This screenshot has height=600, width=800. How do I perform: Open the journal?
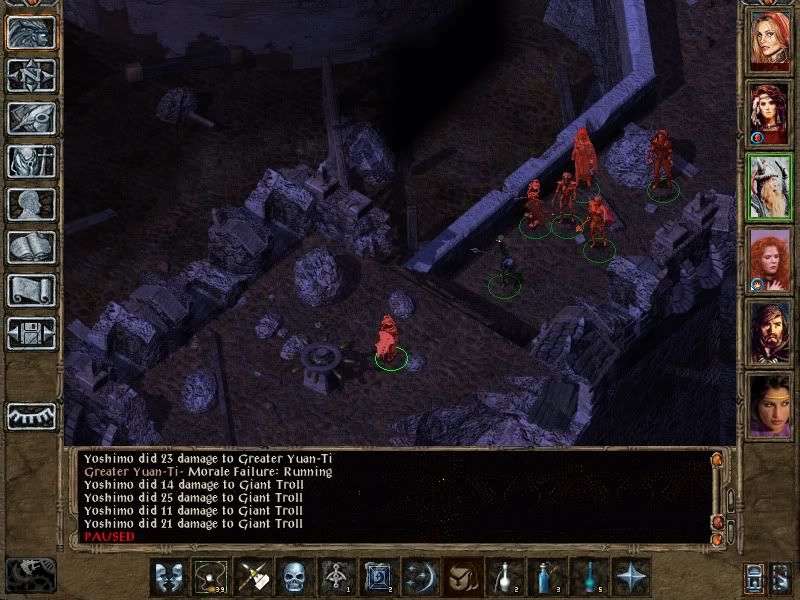31,118
